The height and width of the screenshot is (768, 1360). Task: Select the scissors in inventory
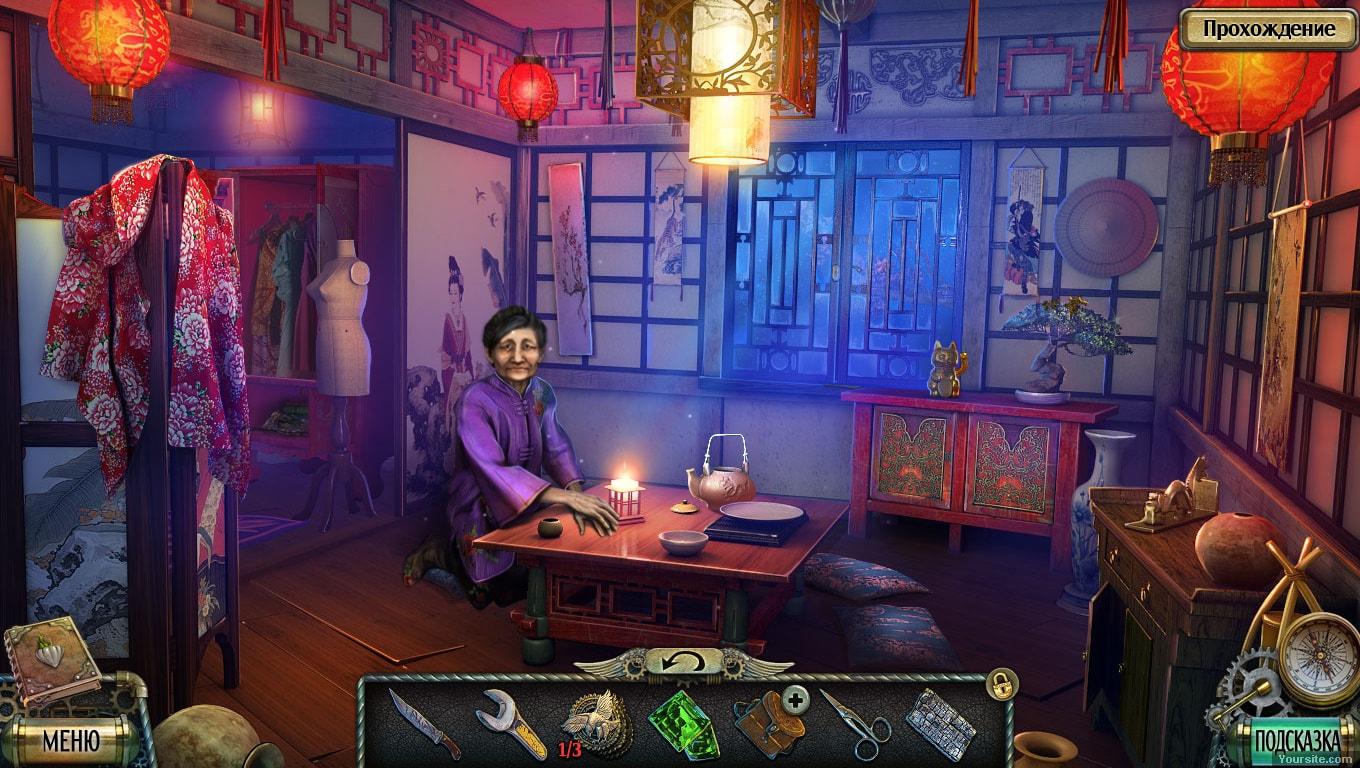coord(854,724)
